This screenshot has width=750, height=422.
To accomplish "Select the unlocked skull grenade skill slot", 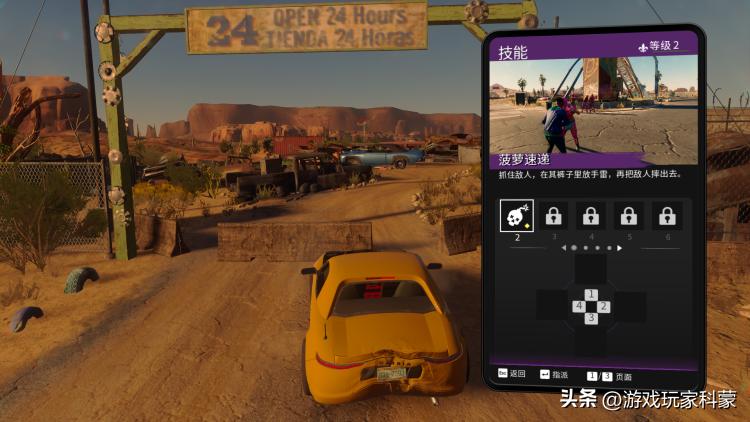I will (517, 215).
